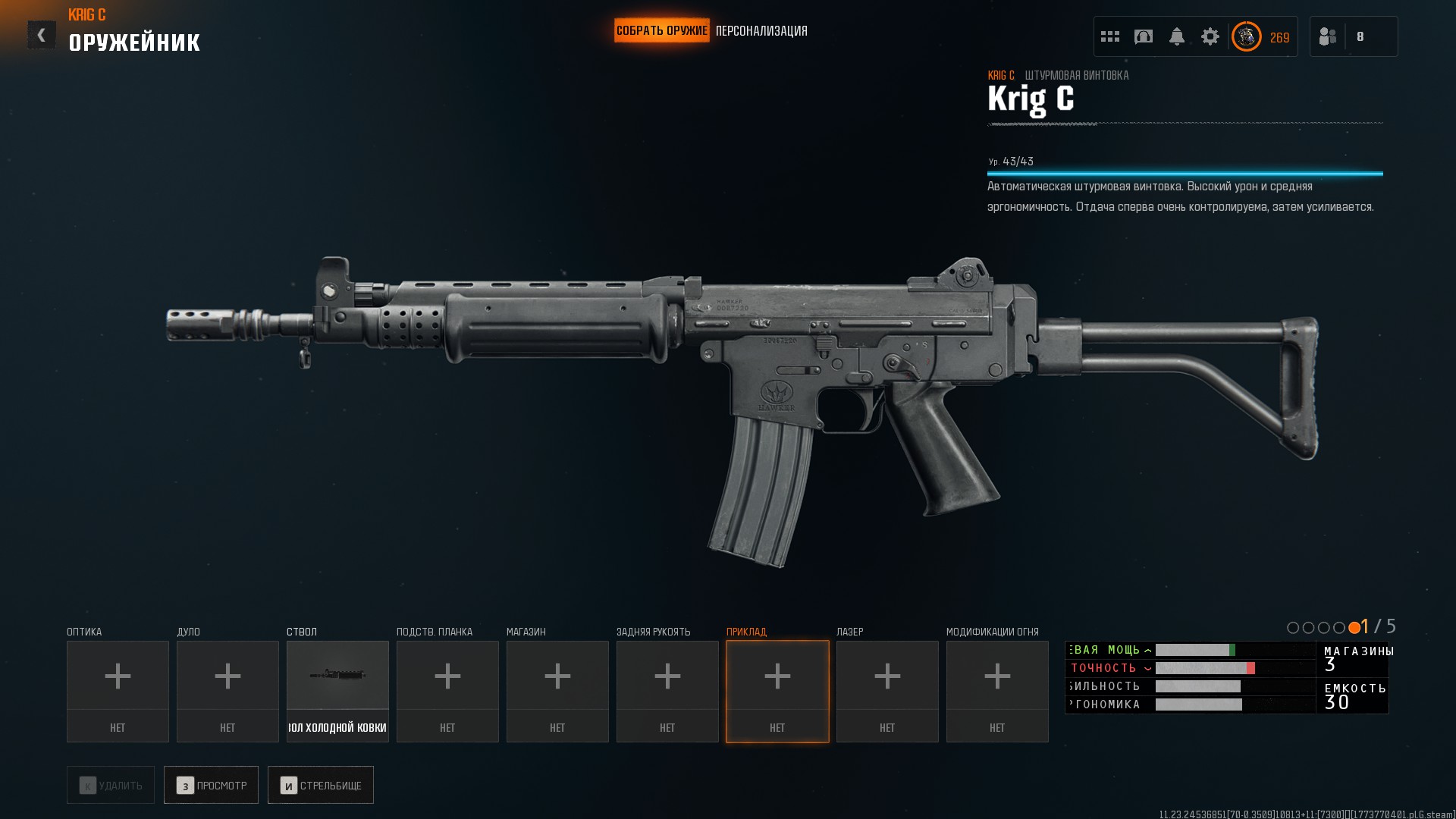Click the Просмотр preview button
The image size is (1456, 819).
[211, 785]
